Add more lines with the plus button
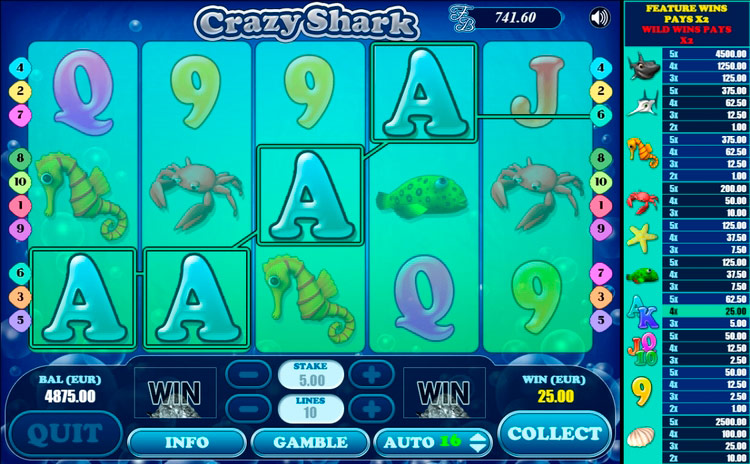The height and width of the screenshot is (464, 750). click(370, 409)
